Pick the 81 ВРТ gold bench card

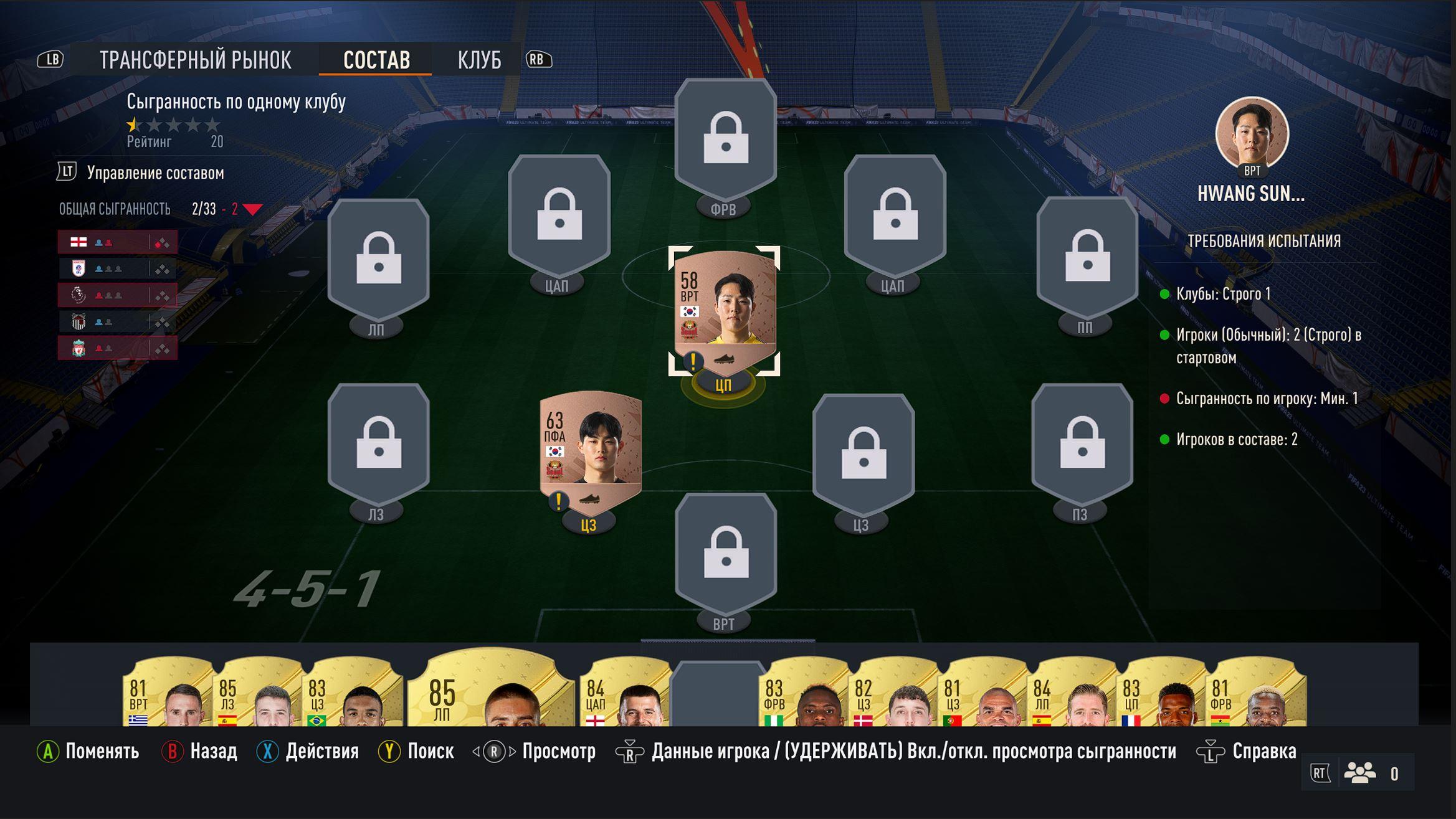tap(165, 694)
